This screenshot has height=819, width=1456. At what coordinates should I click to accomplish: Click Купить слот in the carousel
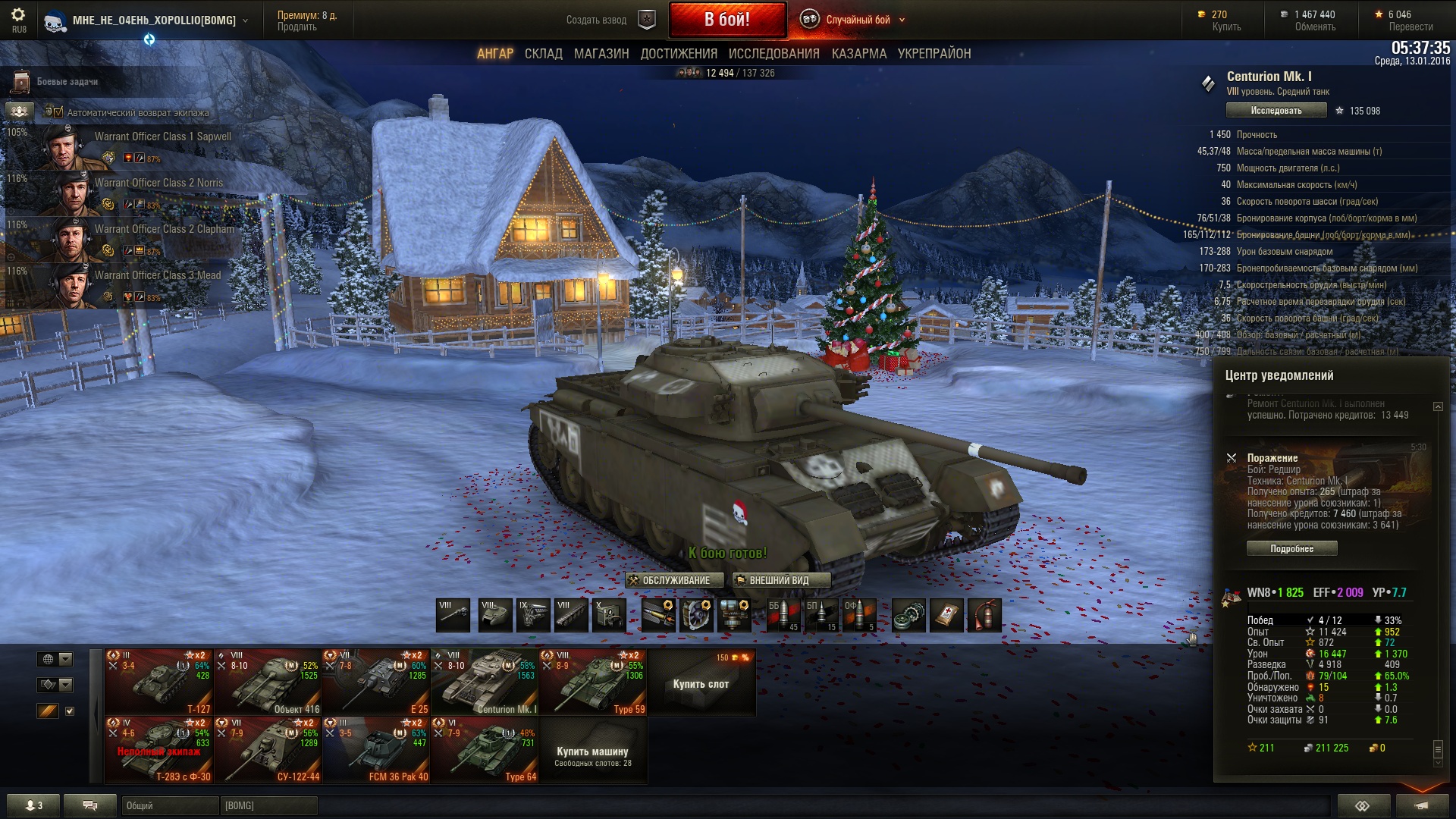coord(701,683)
